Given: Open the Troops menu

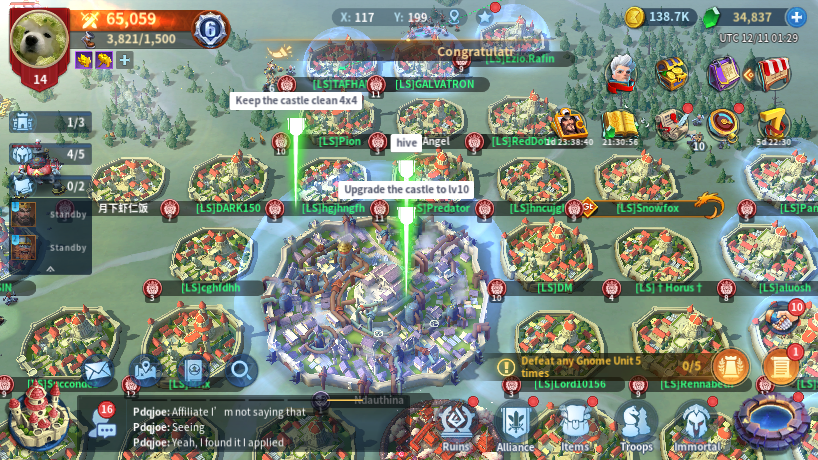Looking at the screenshot, I should click(x=636, y=426).
